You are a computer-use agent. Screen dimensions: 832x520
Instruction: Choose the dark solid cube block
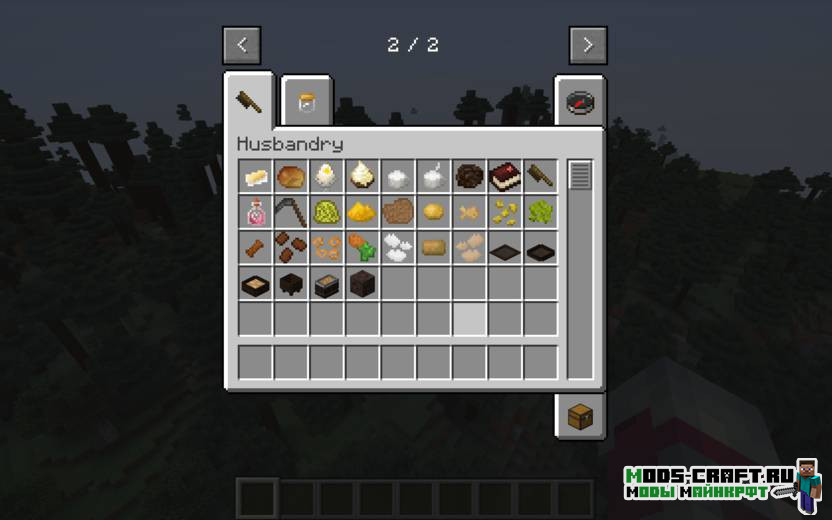tap(362, 284)
